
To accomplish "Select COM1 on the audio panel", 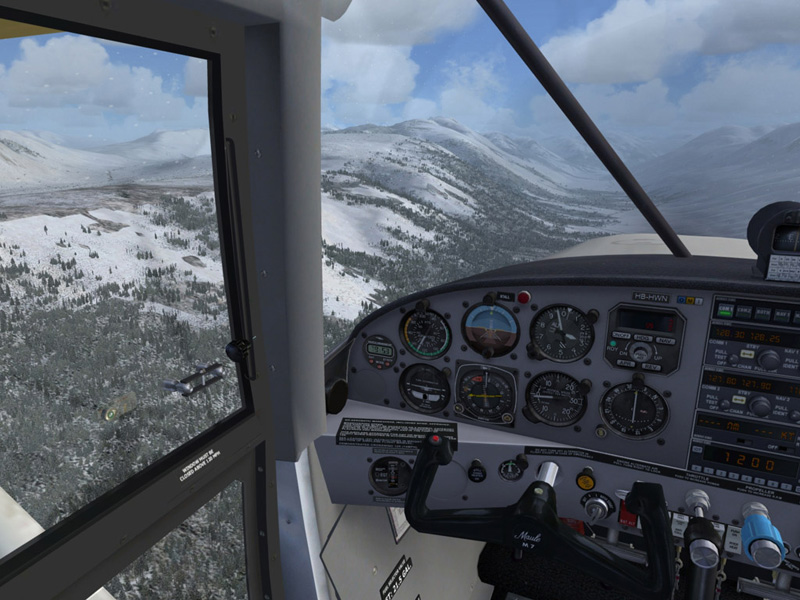I will point(725,311).
